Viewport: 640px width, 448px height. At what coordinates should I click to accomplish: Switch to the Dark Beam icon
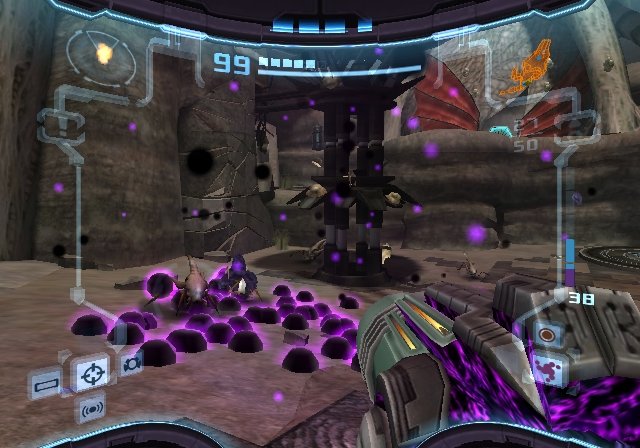pos(547,366)
